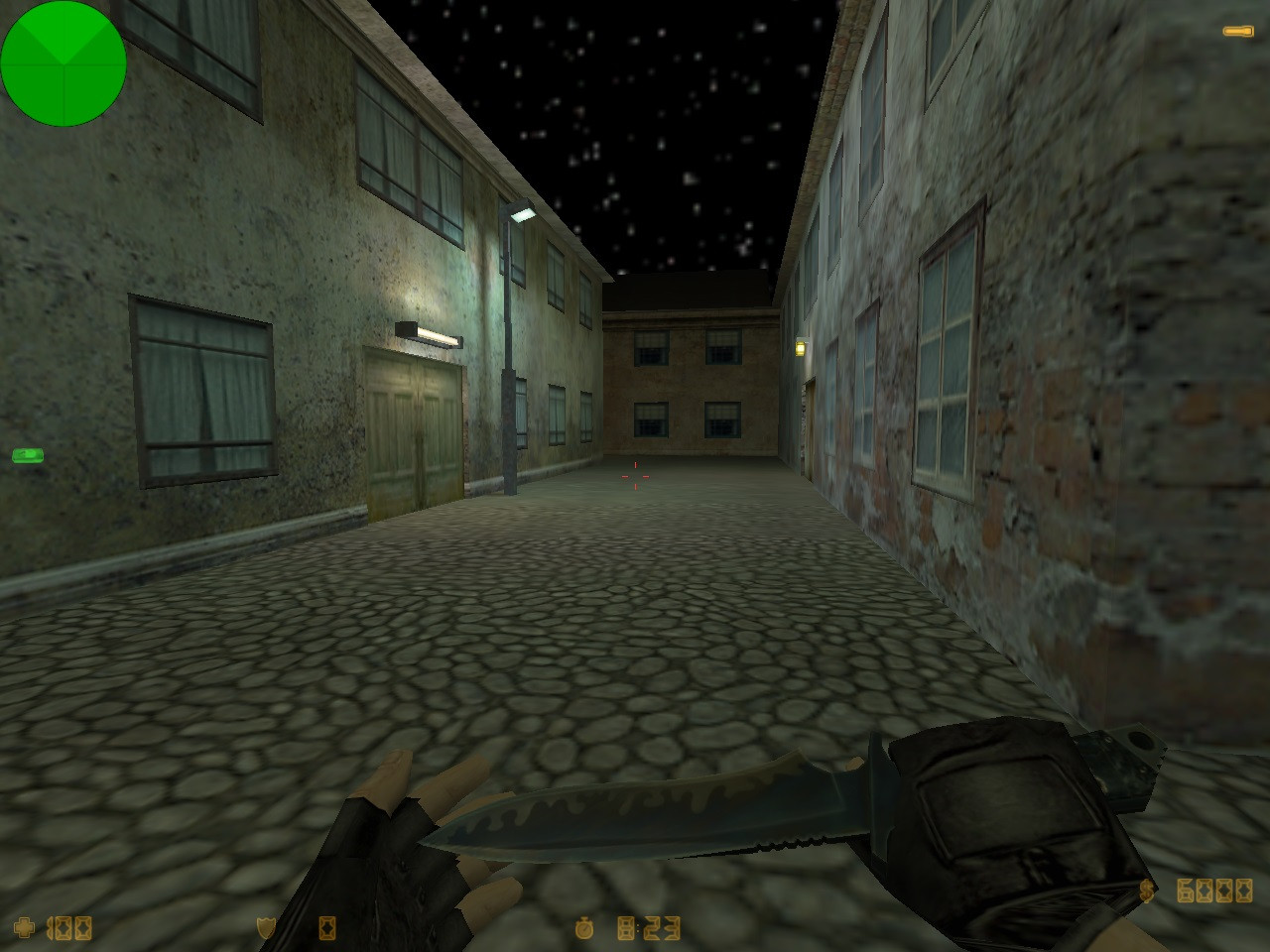Click the yellow wall lamp on the right building
The width and height of the screenshot is (1270, 952).
click(x=800, y=348)
